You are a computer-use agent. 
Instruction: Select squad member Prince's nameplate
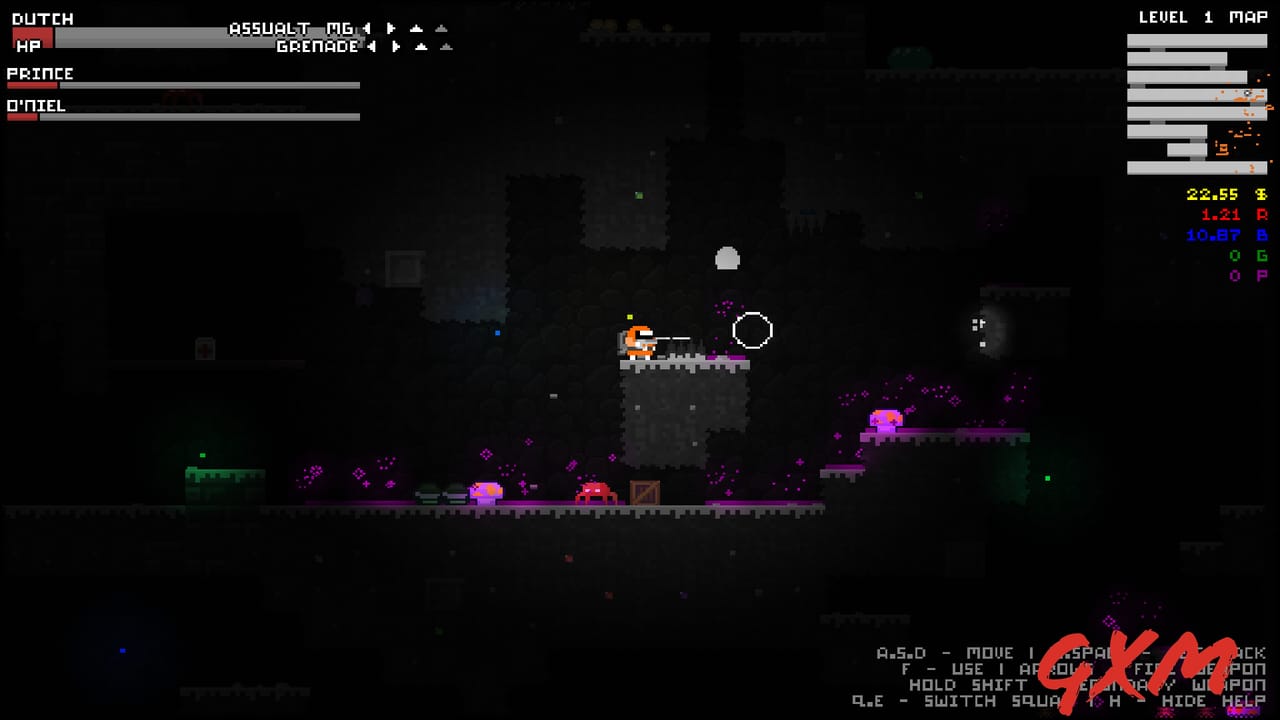pyautogui.click(x=40, y=73)
